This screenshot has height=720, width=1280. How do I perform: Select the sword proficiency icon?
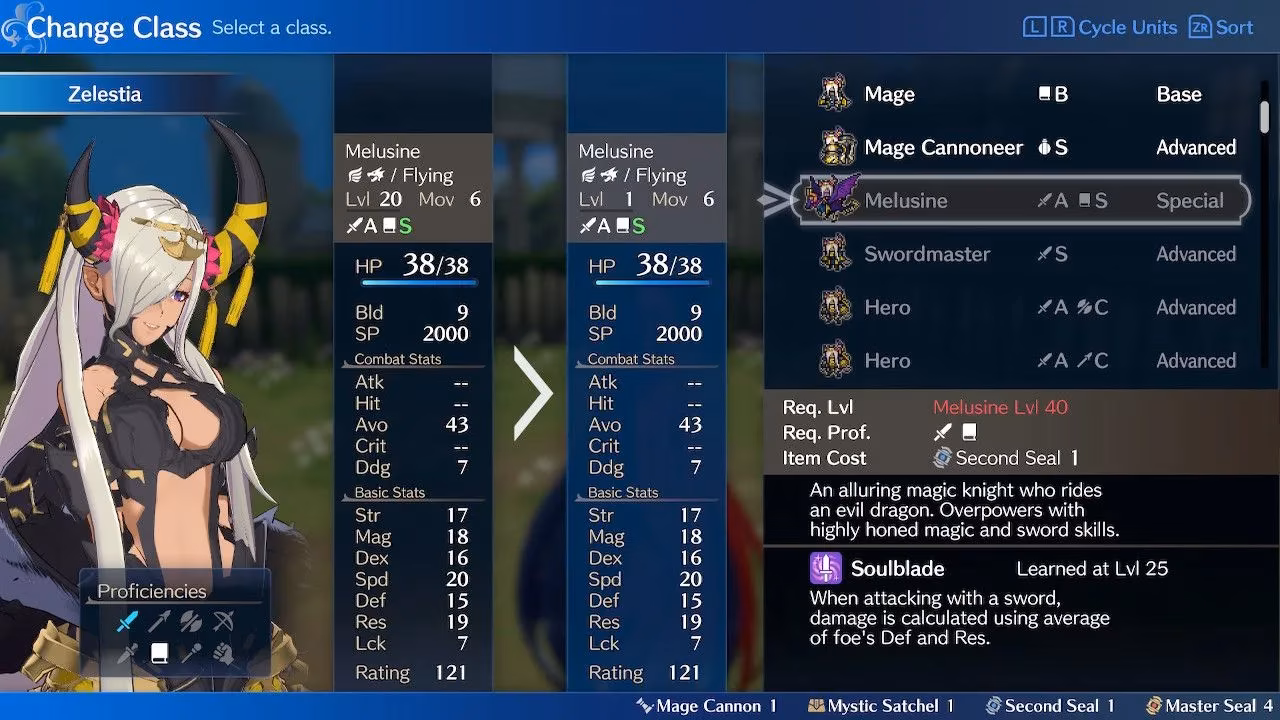point(126,620)
